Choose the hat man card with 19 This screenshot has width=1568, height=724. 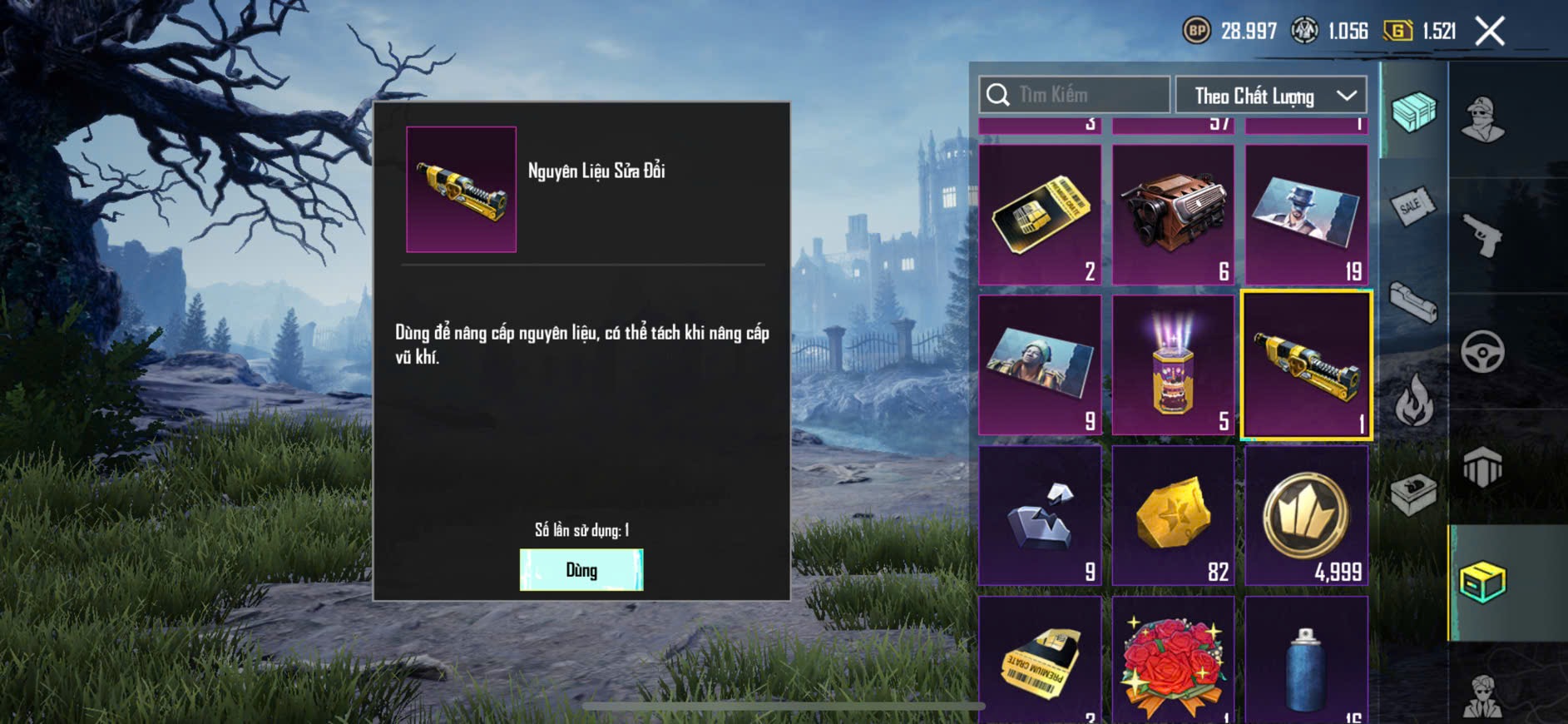click(1306, 215)
